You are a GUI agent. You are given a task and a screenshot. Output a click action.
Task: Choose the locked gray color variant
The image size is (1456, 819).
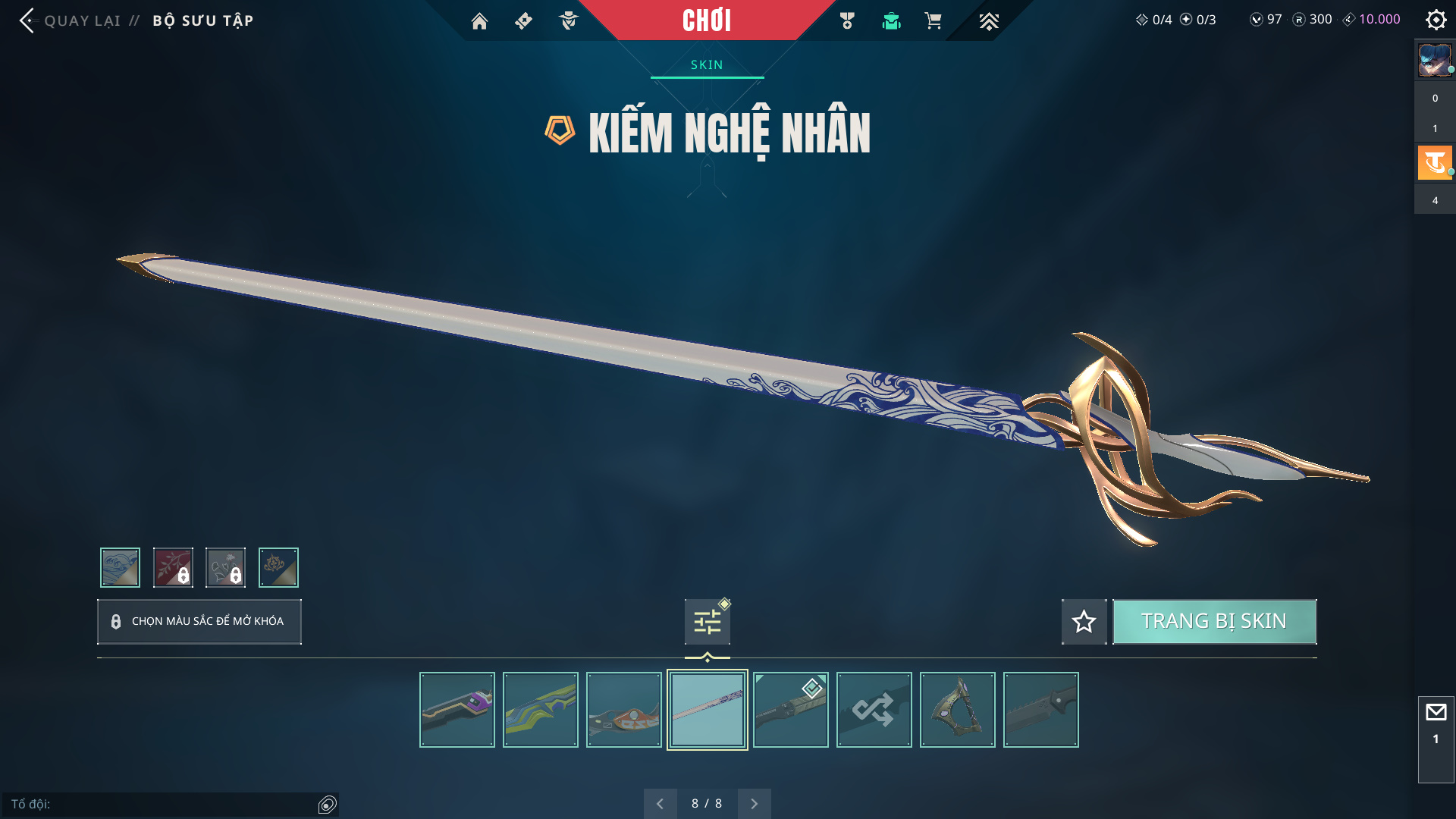coord(226,567)
